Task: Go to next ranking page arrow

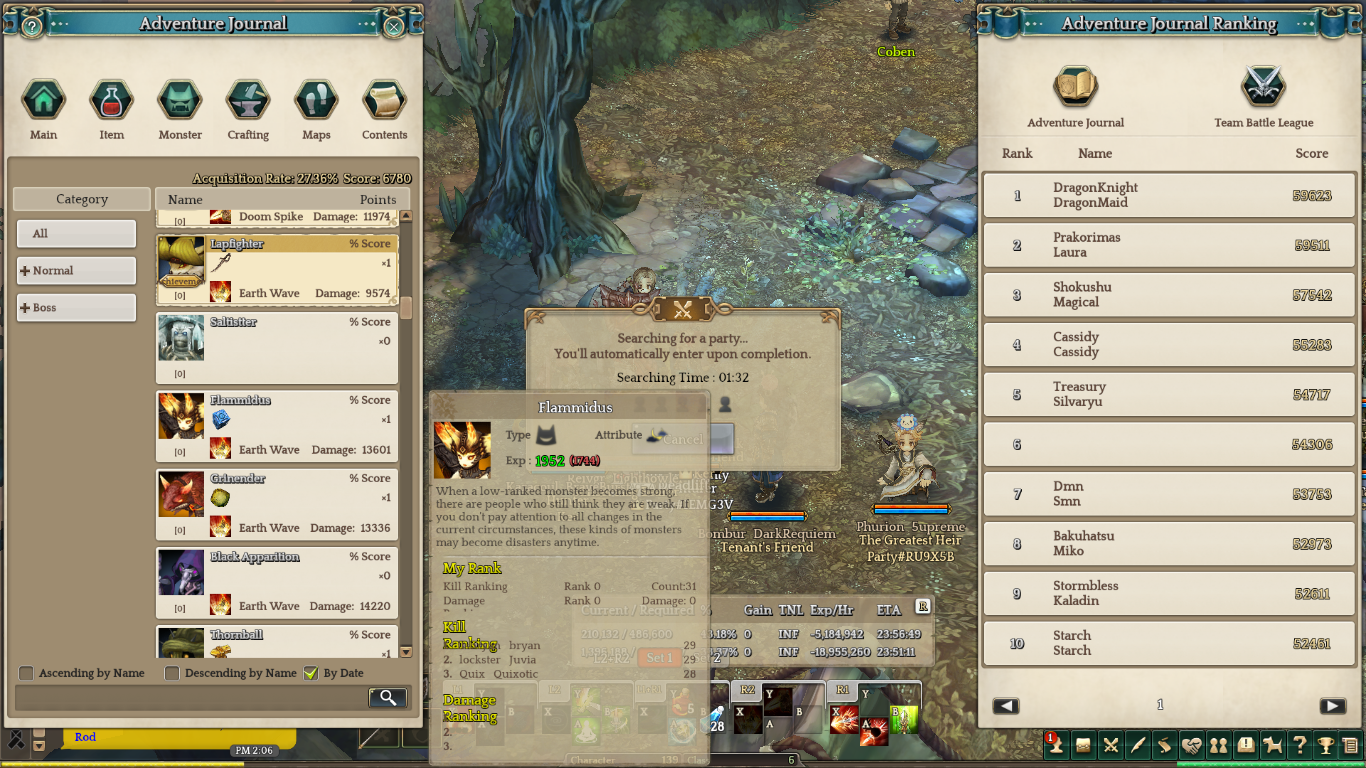Action: tap(1332, 706)
